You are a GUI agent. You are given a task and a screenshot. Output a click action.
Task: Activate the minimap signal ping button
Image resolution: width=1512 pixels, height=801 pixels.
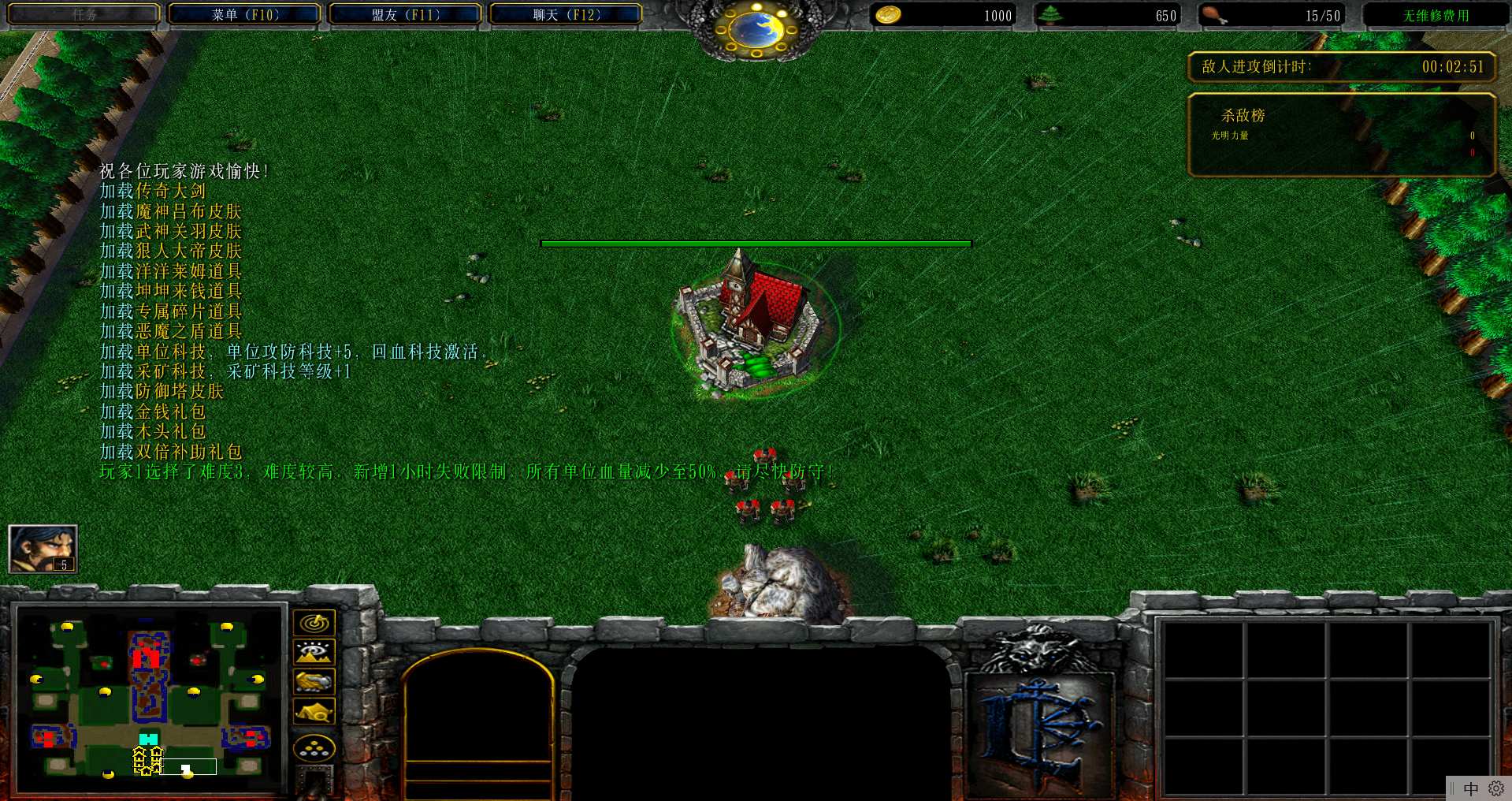314,623
